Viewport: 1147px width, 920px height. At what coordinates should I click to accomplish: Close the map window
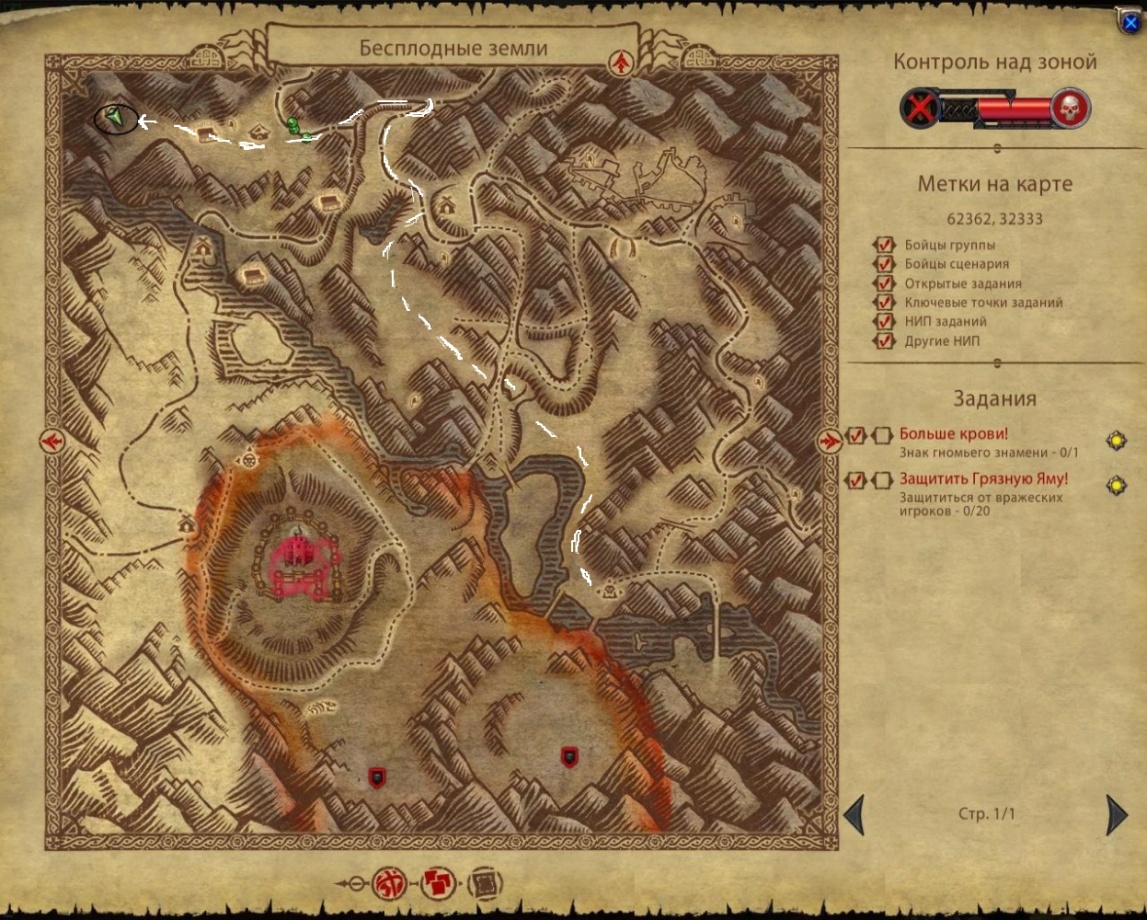pyautogui.click(x=1131, y=20)
